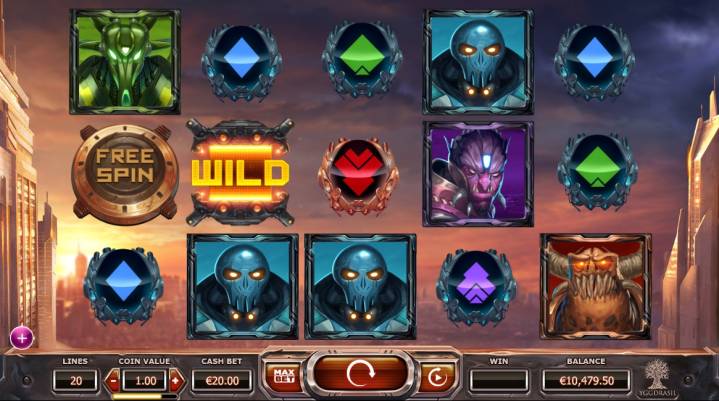Activate the Max Bet button
Screen dimensions: 719x401
tap(281, 378)
